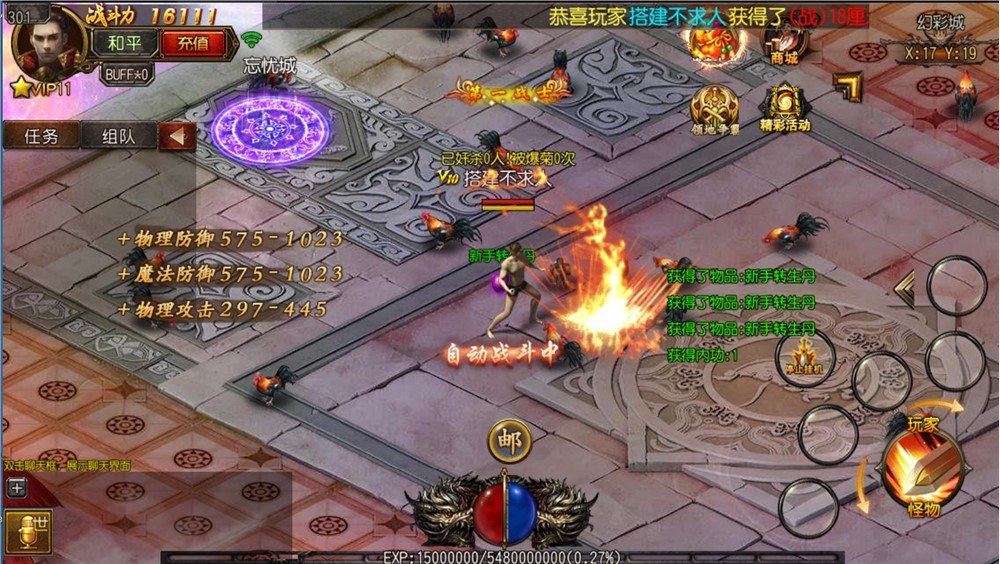Open the red lucky bag gift icon
The image size is (1000, 564).
click(x=712, y=40)
